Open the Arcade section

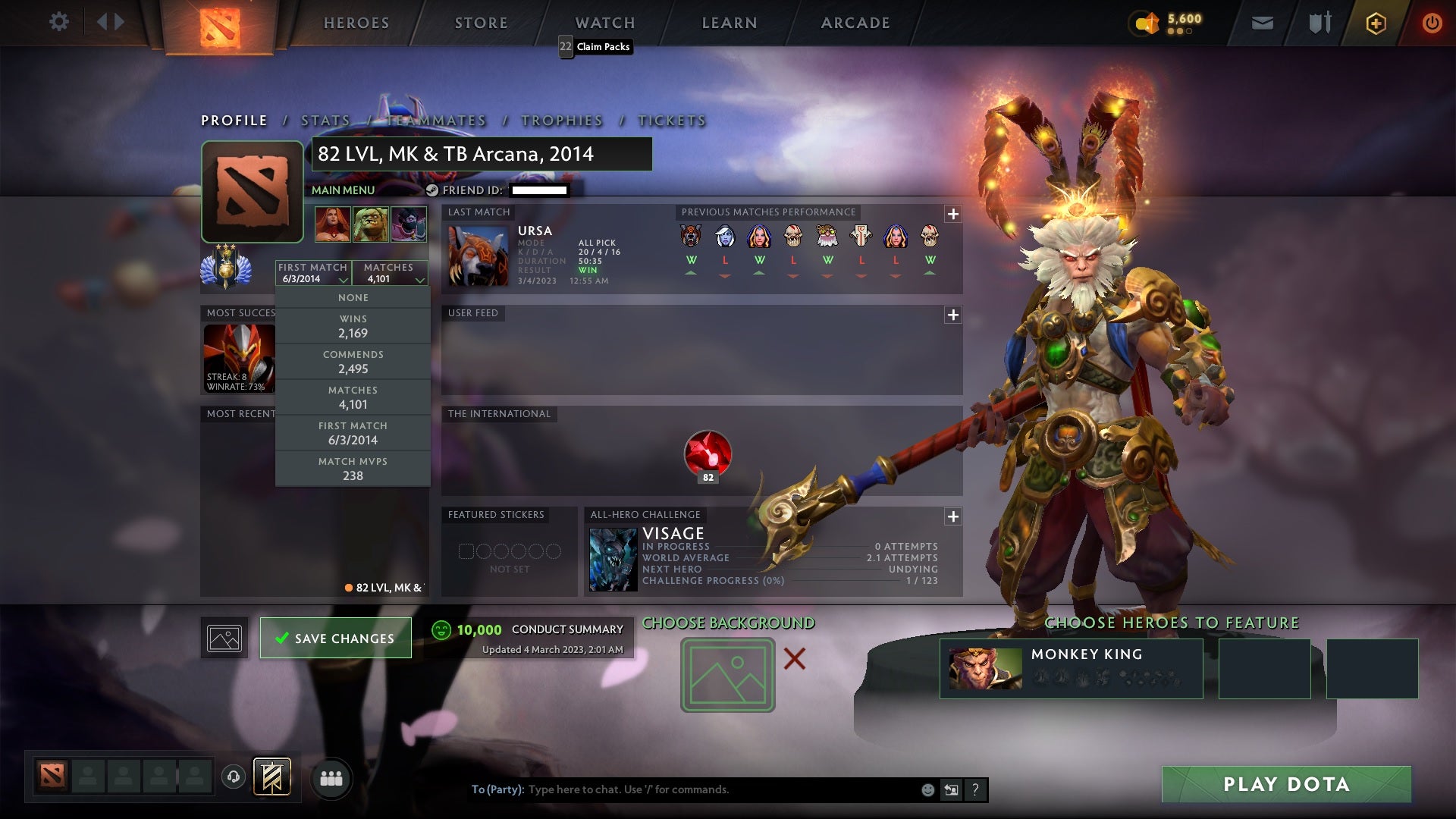(855, 23)
